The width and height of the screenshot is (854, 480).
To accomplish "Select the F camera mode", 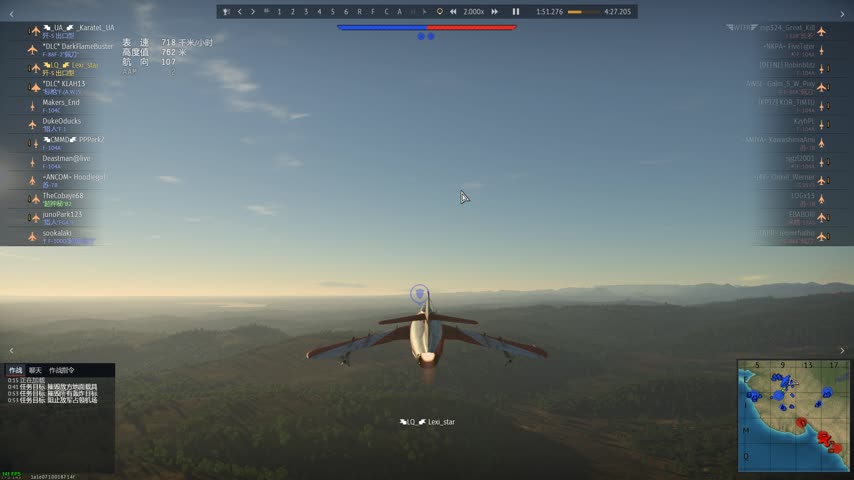I will [373, 12].
